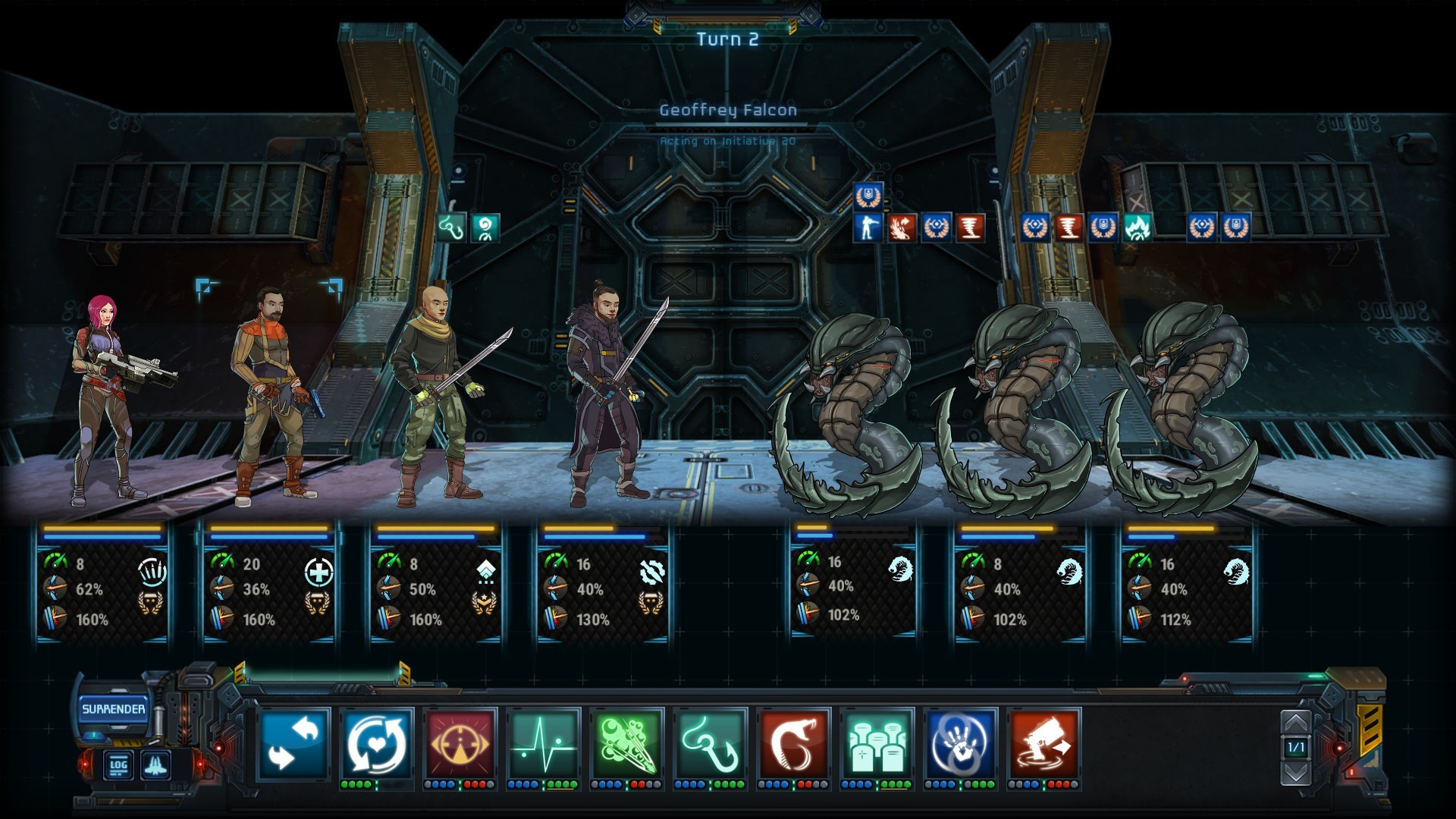Click the Surrender button
1456x819 pixels.
pyautogui.click(x=113, y=709)
